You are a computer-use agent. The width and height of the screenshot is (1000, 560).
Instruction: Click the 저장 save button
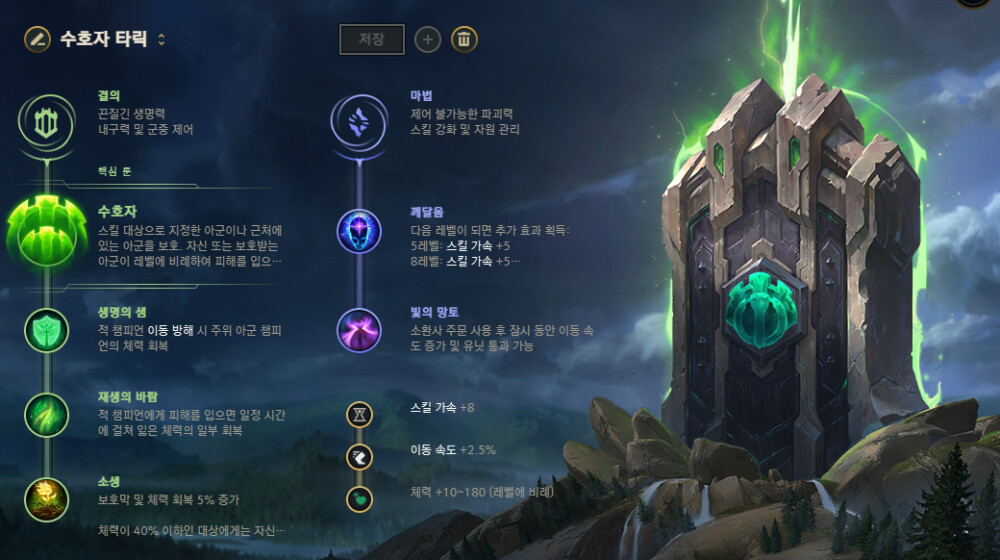[371, 39]
